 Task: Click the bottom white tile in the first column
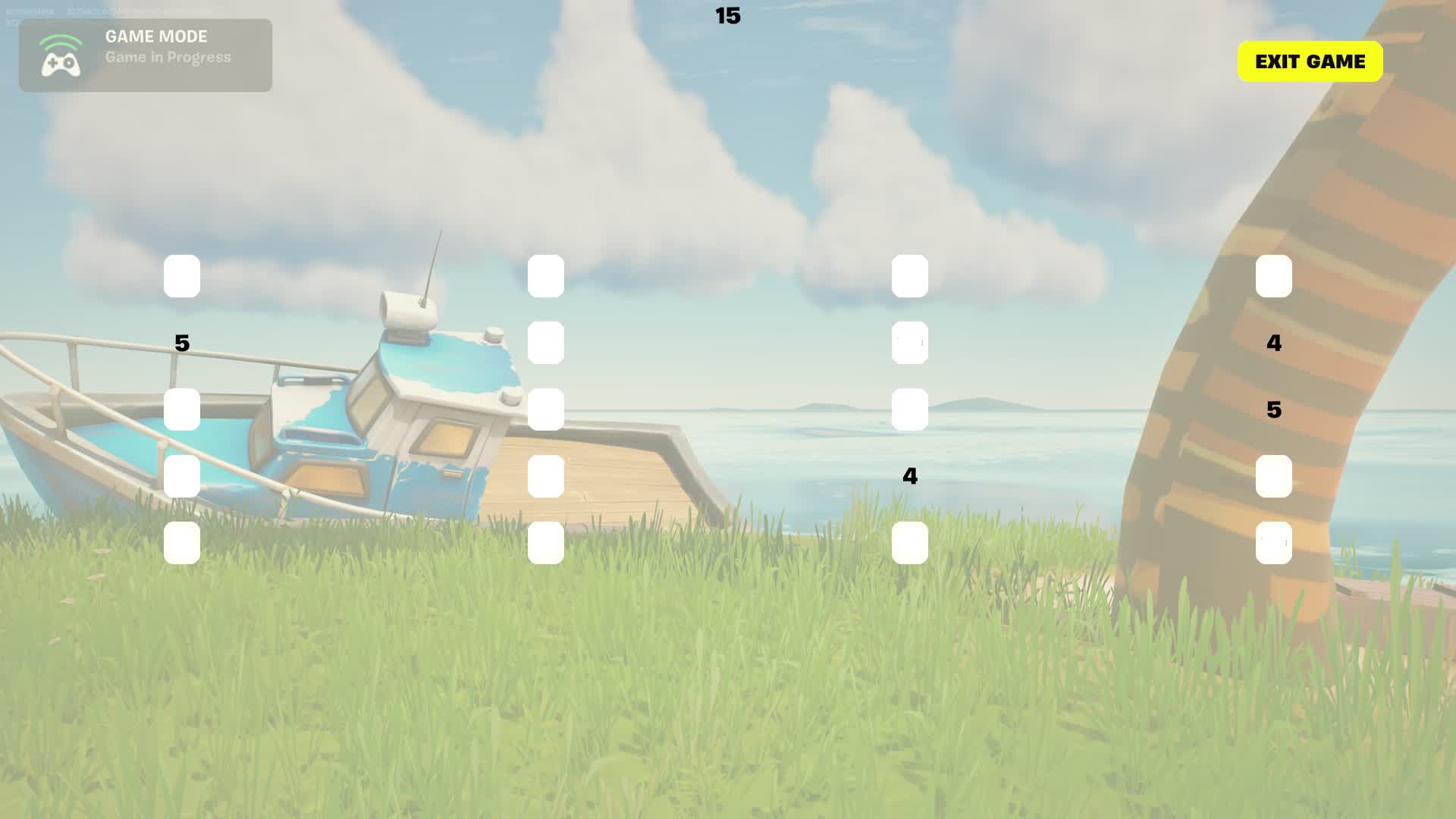(x=182, y=542)
